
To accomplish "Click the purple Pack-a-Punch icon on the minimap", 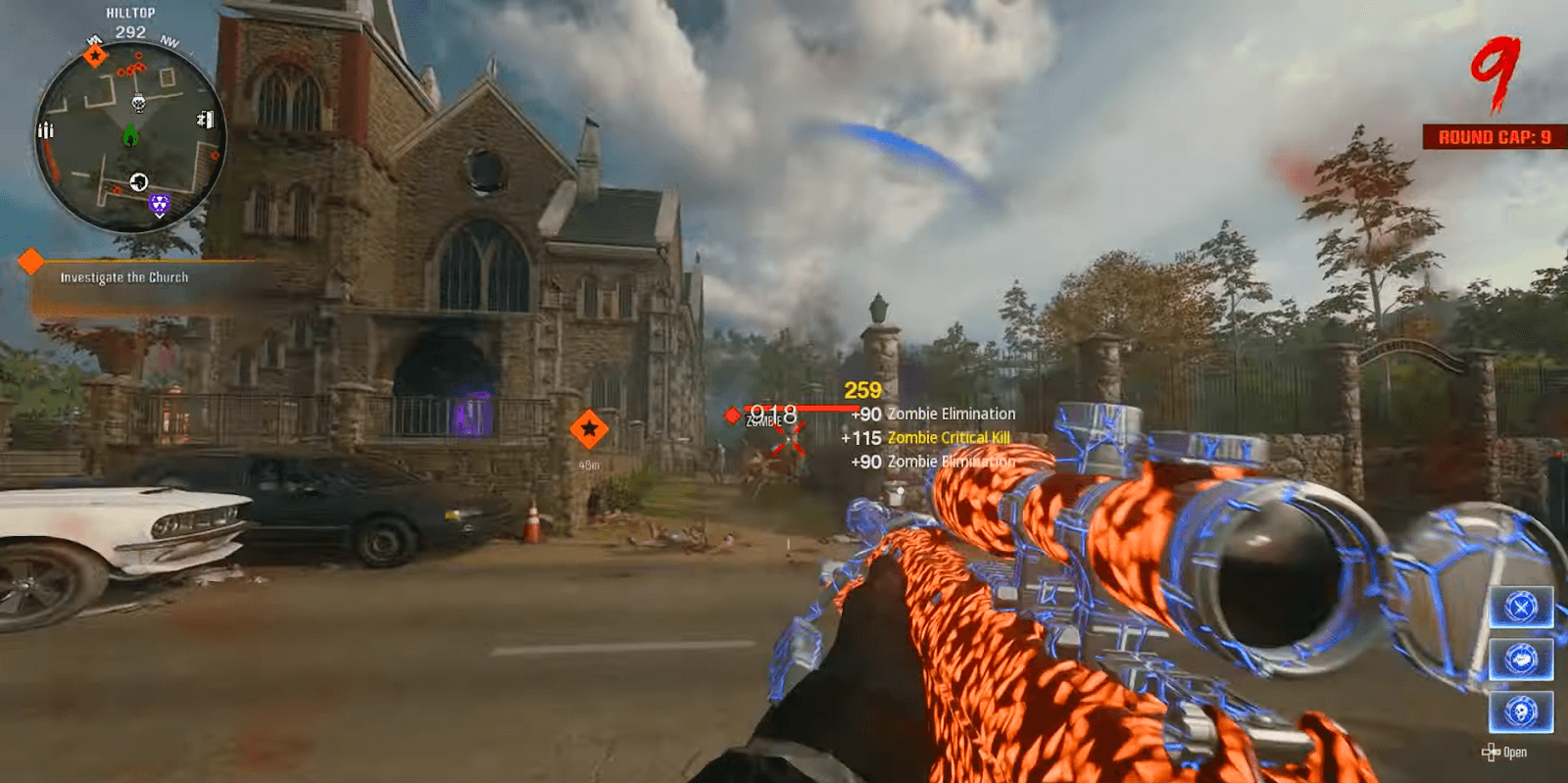I will (160, 203).
